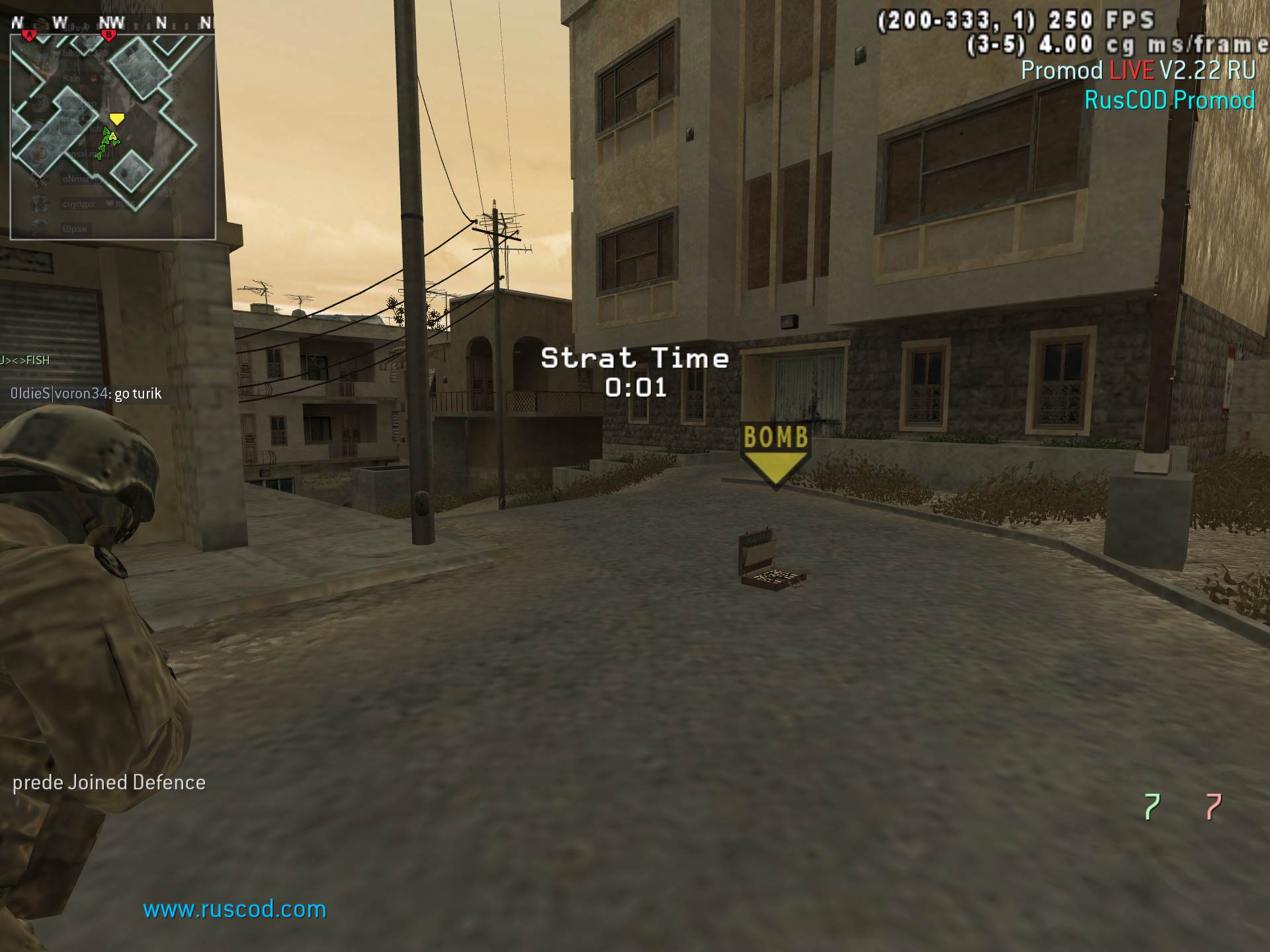The width and height of the screenshot is (1270, 952).
Task: Click the Promod LIVE V2.22 RU label
Action: tap(1138, 71)
